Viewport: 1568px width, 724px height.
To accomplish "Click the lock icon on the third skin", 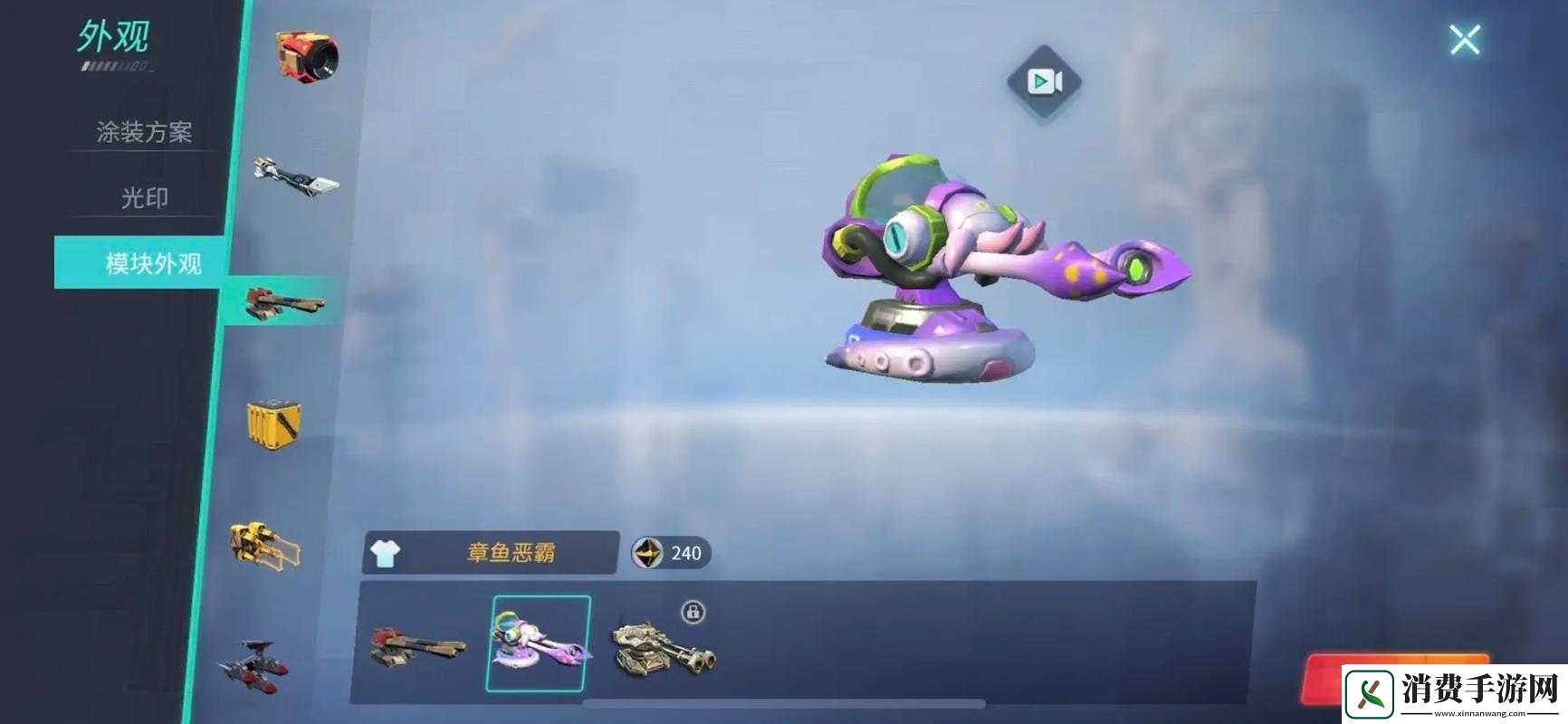I will (x=692, y=614).
